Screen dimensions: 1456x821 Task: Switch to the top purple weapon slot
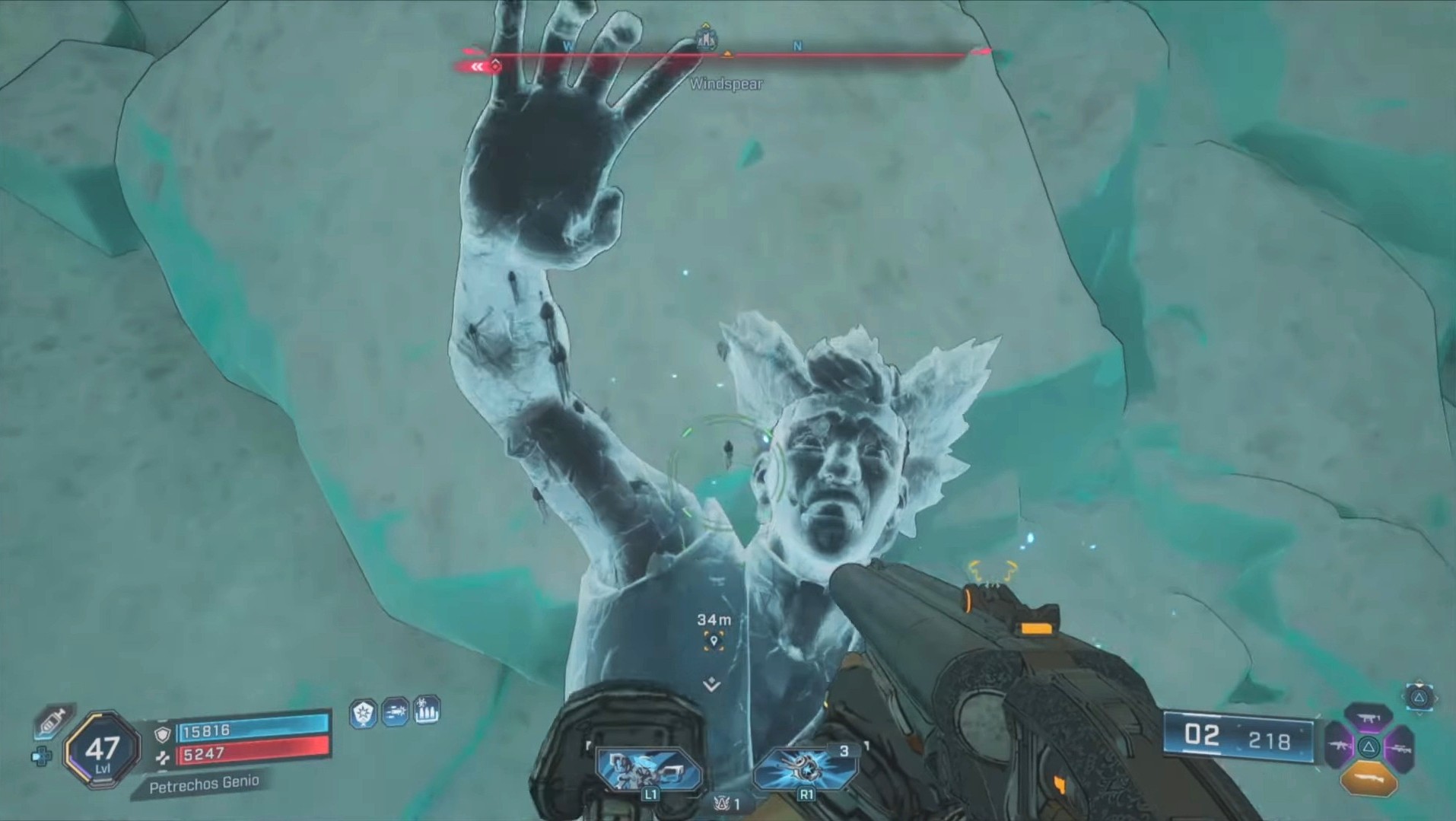click(x=1369, y=717)
